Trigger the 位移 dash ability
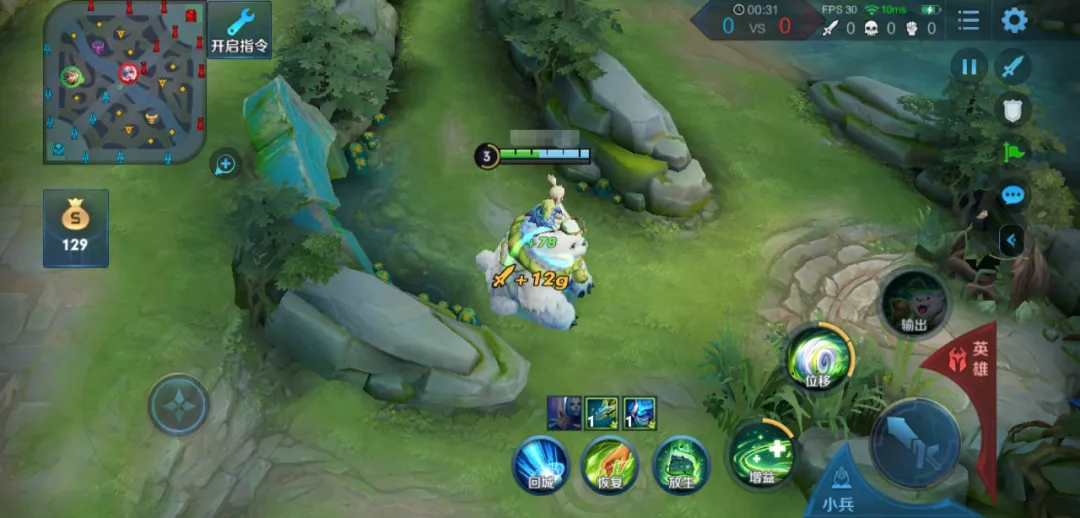This screenshot has height=518, width=1080. [818, 358]
